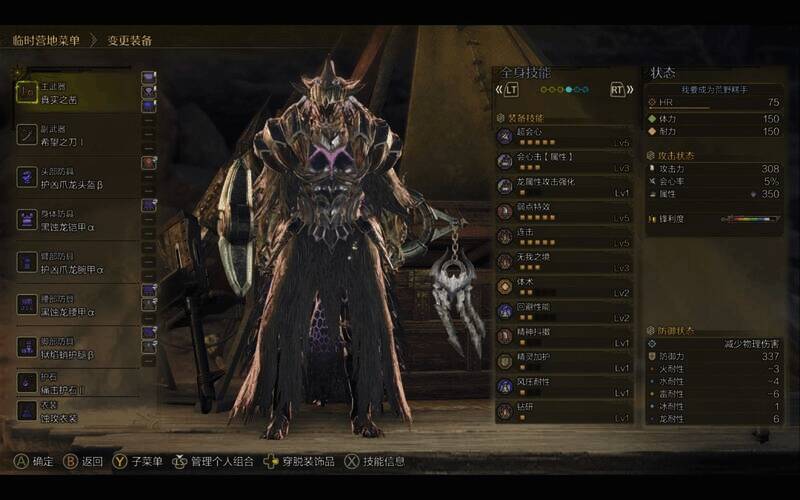Go to 临时营地菜单 in the breadcrumb
Screen dimensions: 800x500
[x=46, y=40]
